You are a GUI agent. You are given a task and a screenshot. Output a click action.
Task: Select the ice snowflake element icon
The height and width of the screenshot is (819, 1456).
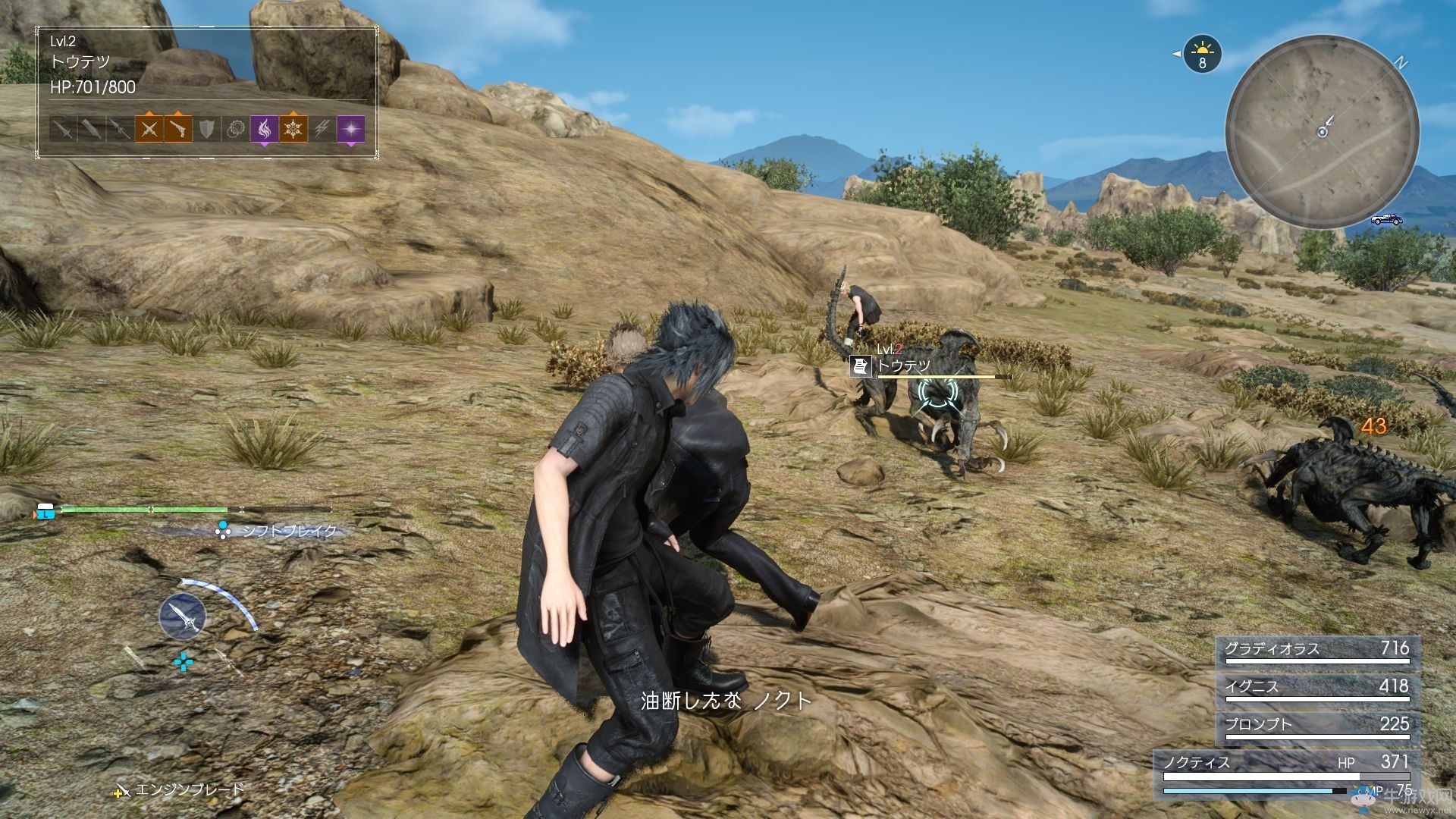[x=293, y=129]
